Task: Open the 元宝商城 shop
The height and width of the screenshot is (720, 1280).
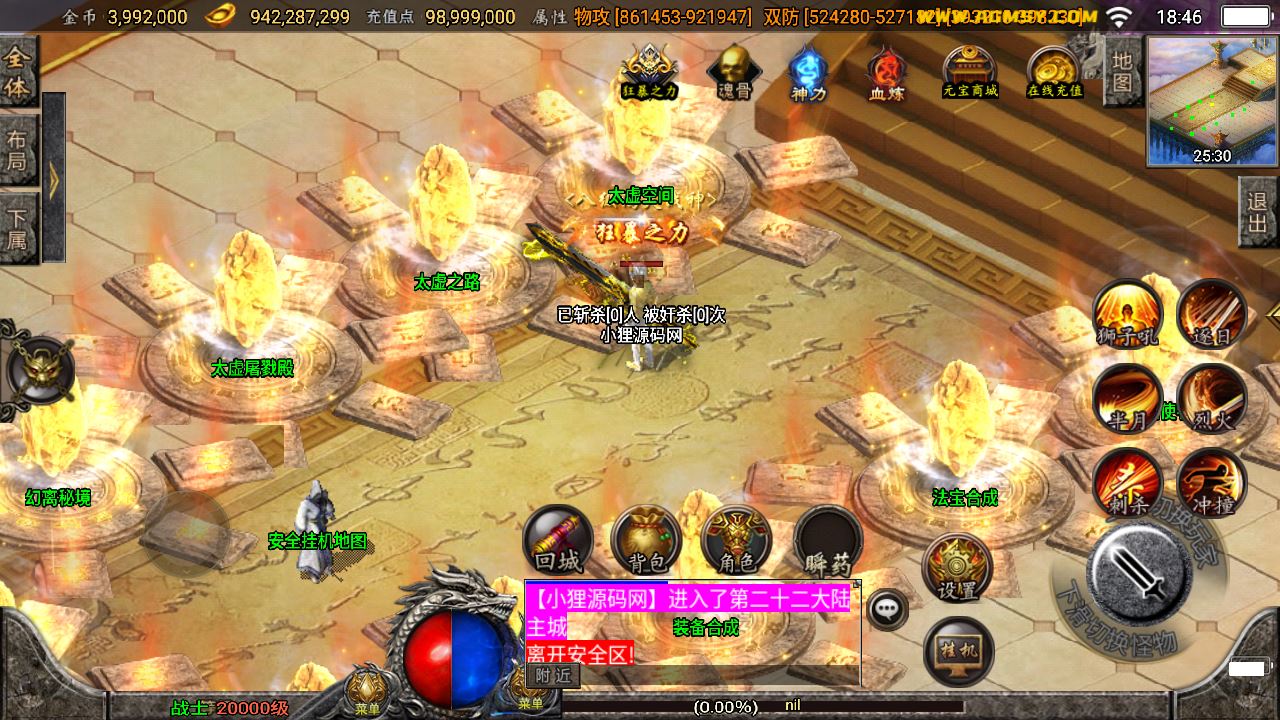Action: pyautogui.click(x=970, y=70)
